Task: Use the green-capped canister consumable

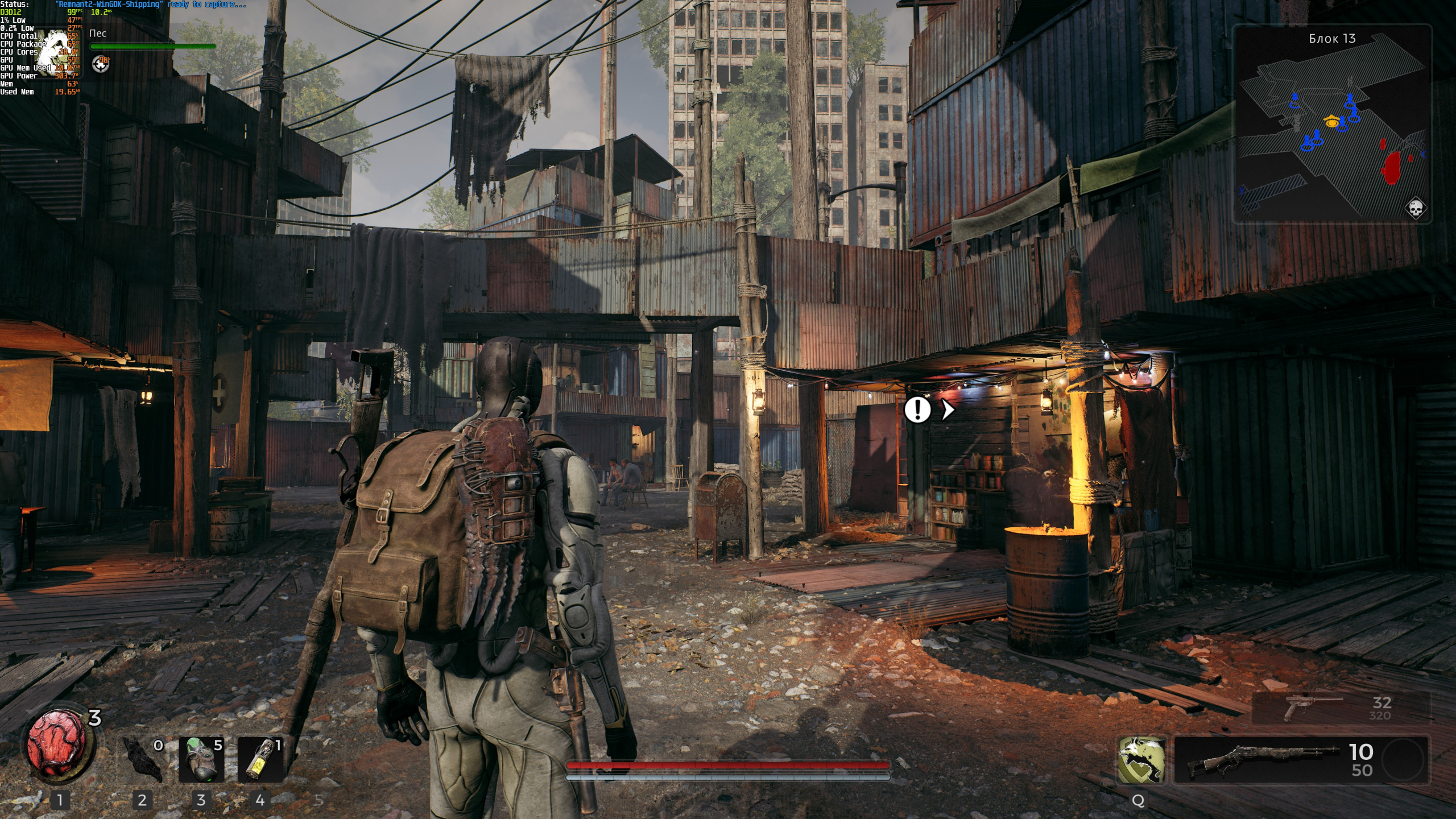Action: point(201,759)
